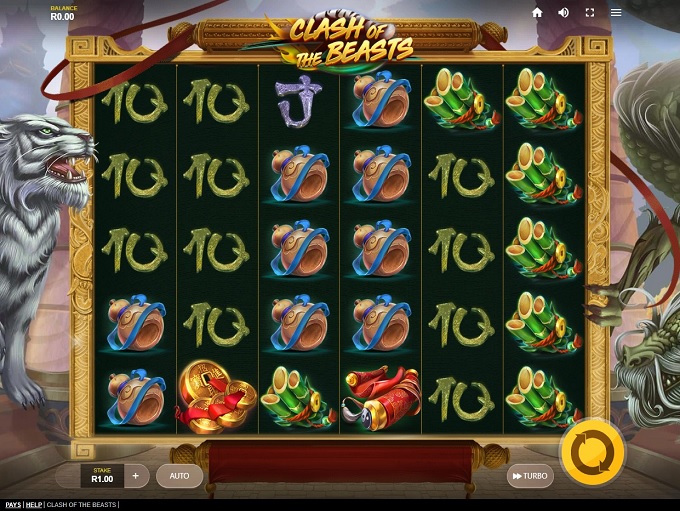Open the Auto spin options
The width and height of the screenshot is (680, 511).
point(179,476)
